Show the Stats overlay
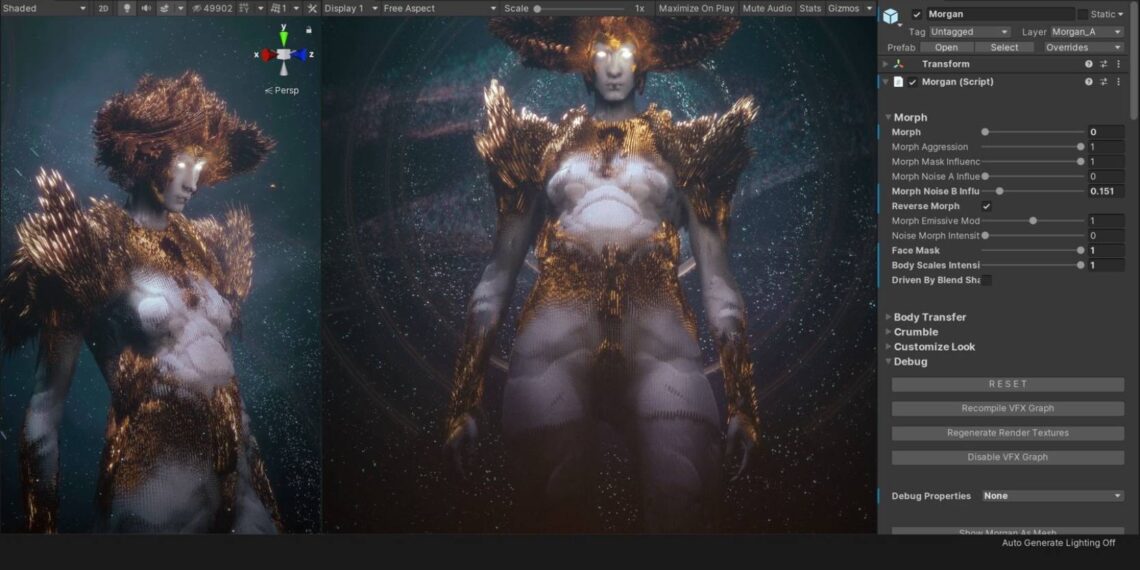Image resolution: width=1140 pixels, height=570 pixels. coord(810,8)
